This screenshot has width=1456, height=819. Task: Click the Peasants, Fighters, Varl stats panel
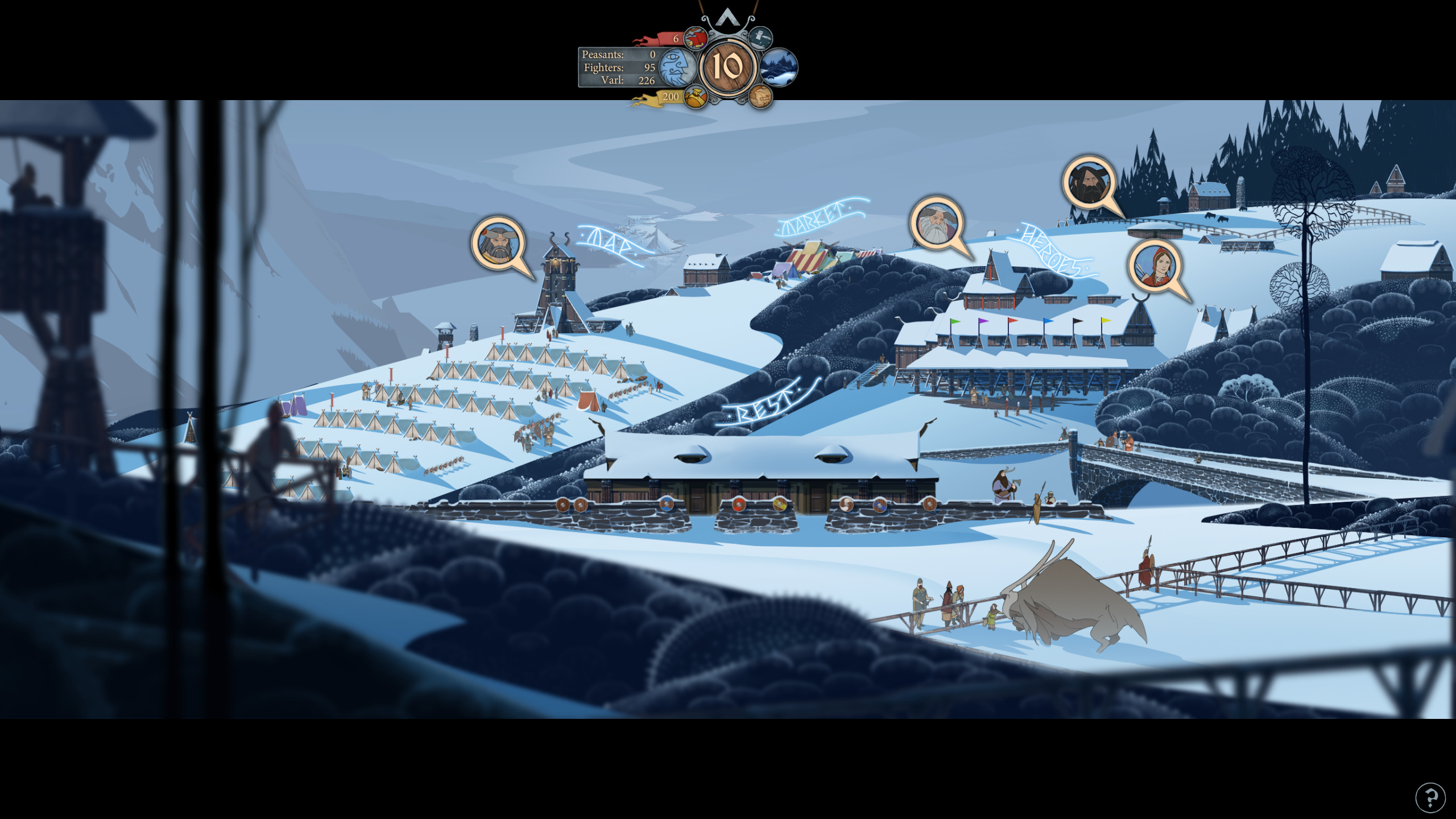coord(619,67)
